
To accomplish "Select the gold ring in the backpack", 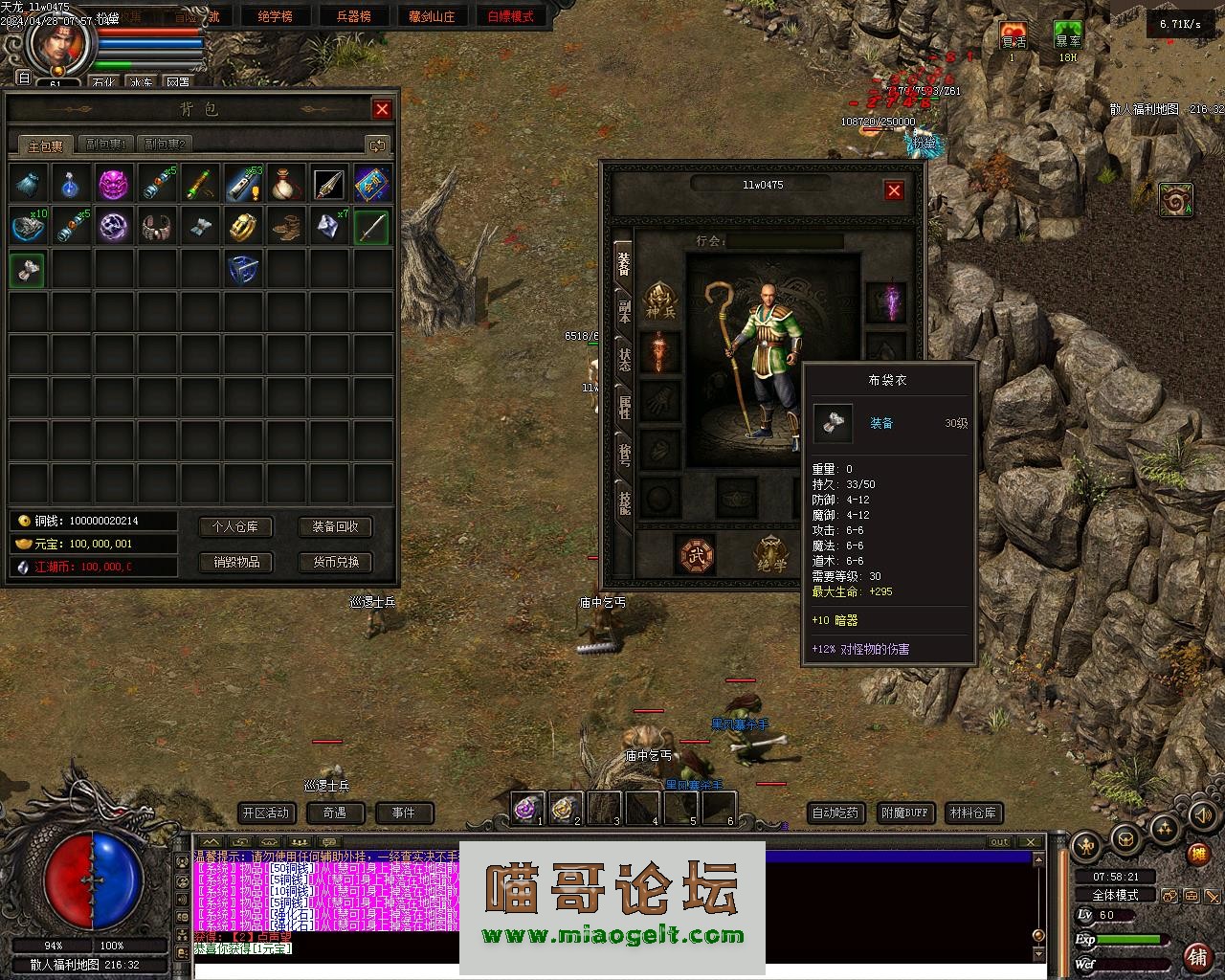I will click(x=243, y=227).
